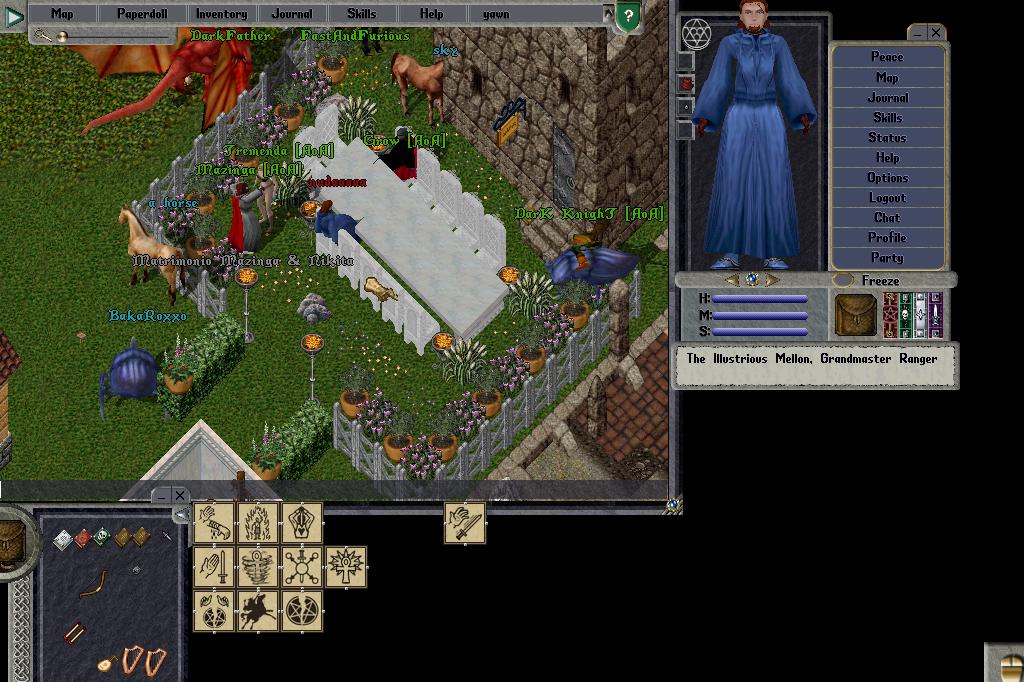Cast the burning figure spell icon
The image size is (1024, 682).
pyautogui.click(x=258, y=522)
